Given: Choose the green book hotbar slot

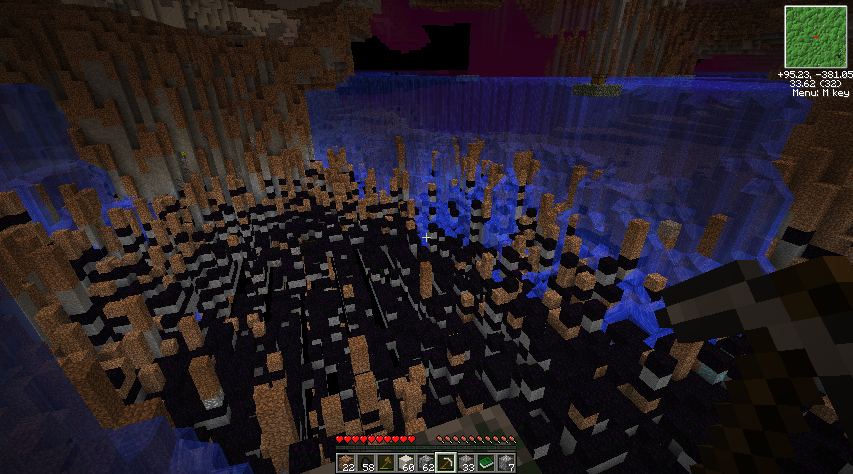Looking at the screenshot, I should tap(487, 462).
